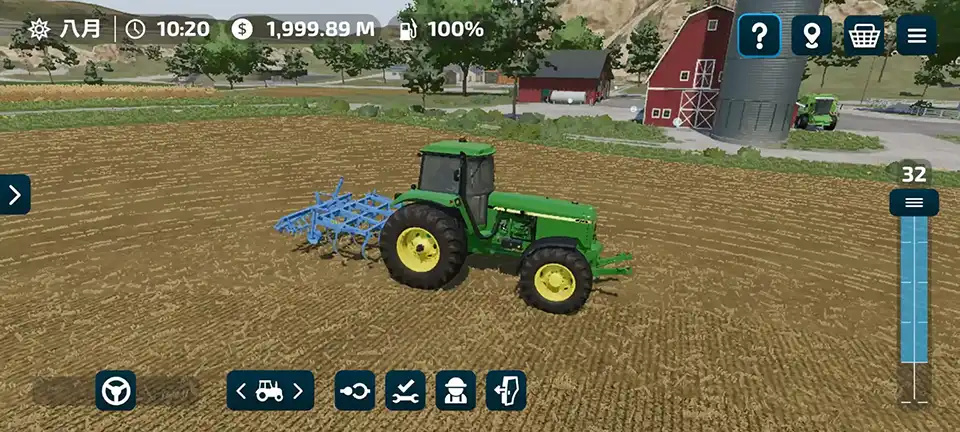960x432 pixels.
Task: Activate the tool checkmark icon
Action: tap(405, 390)
